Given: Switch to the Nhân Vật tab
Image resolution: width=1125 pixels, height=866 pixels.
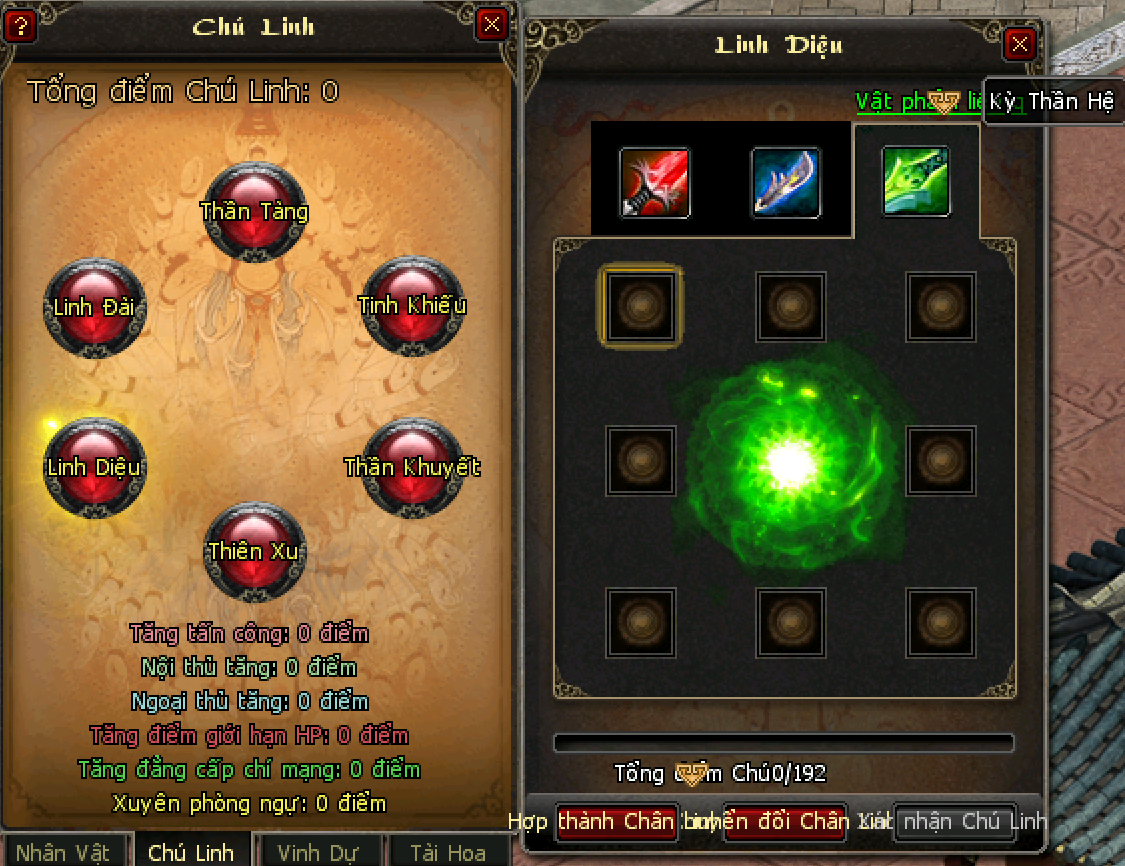Looking at the screenshot, I should 64,852.
